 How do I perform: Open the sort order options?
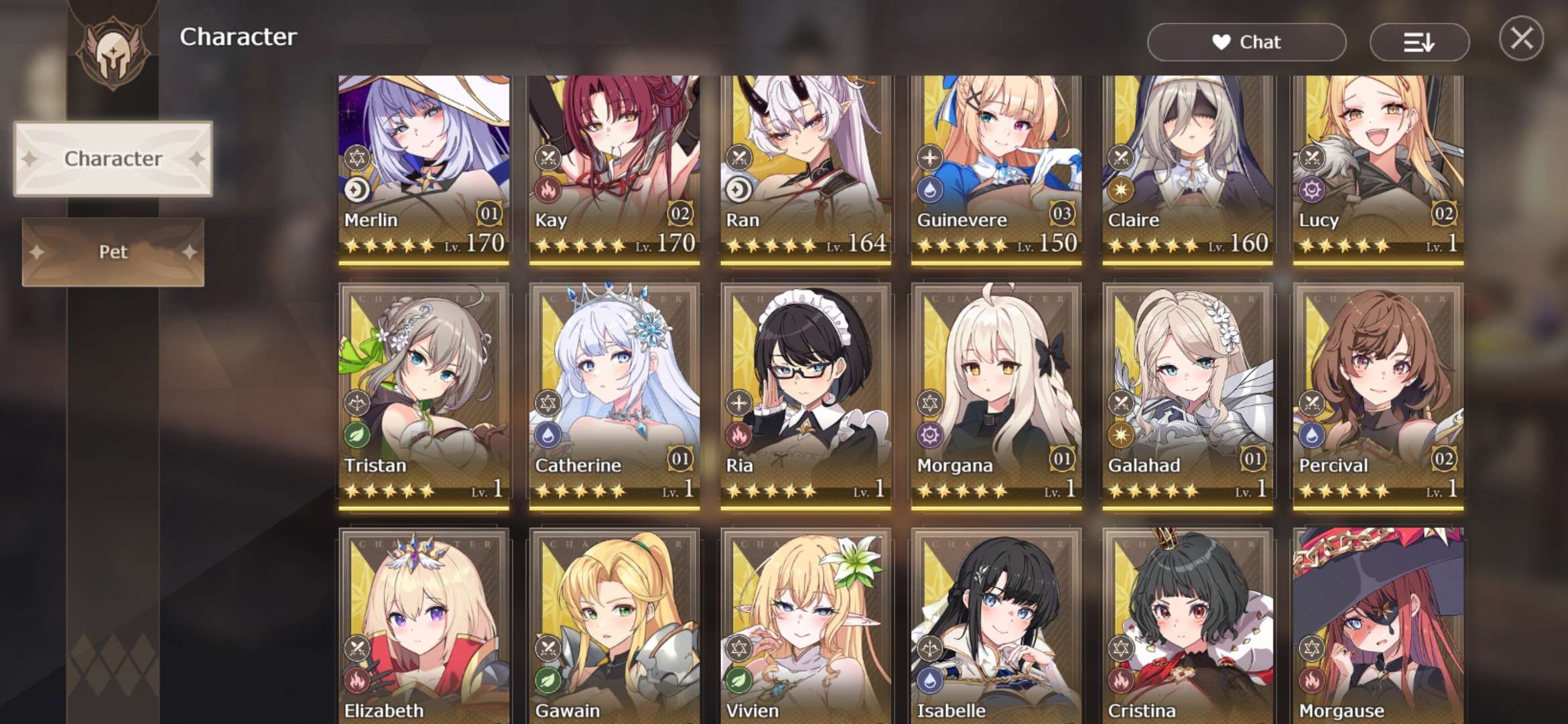tap(1419, 42)
